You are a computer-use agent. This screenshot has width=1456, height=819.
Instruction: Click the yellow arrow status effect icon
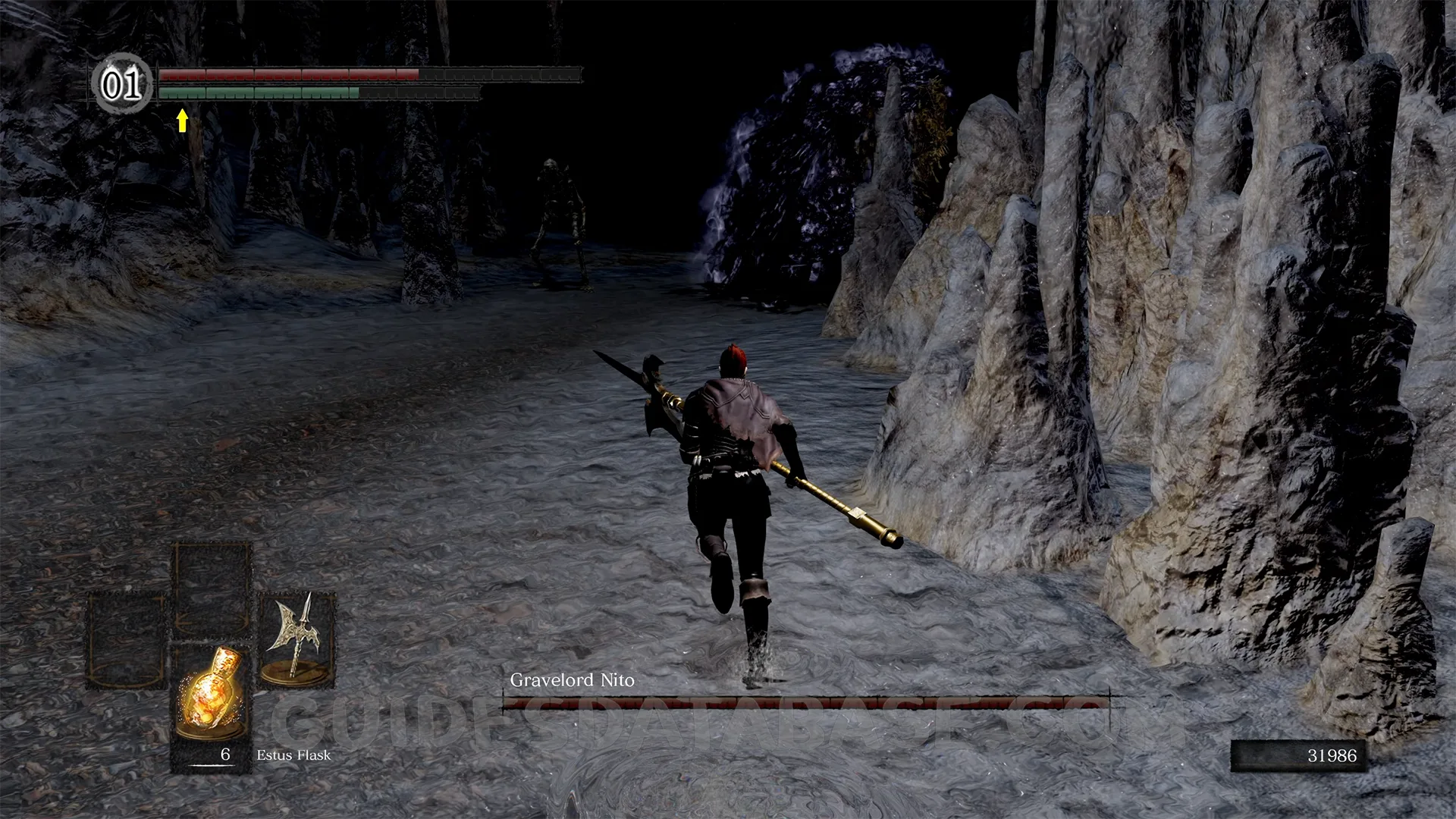tap(182, 120)
